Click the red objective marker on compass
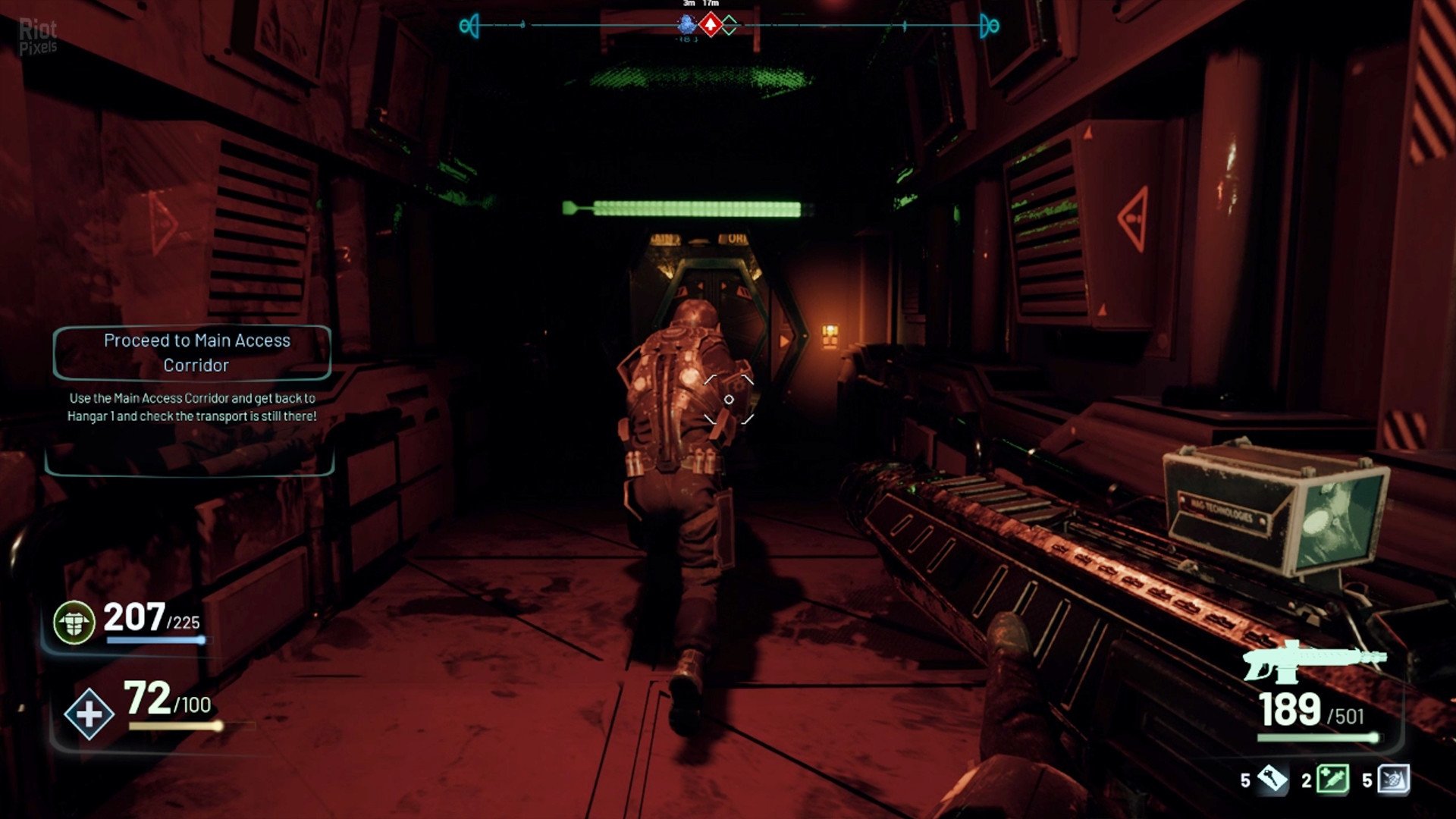This screenshot has width=1456, height=819. (x=710, y=25)
